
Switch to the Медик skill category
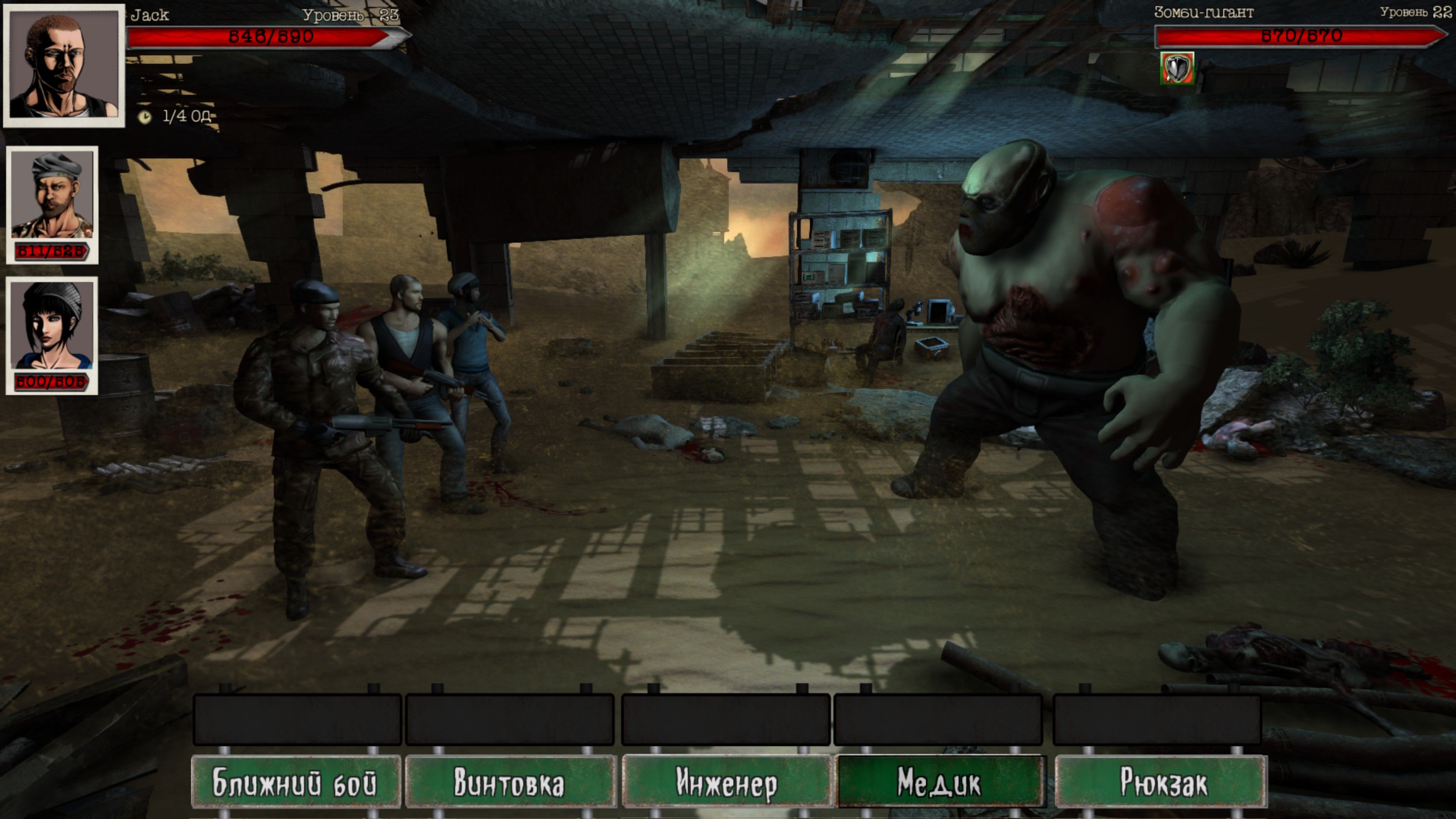pyautogui.click(x=940, y=783)
